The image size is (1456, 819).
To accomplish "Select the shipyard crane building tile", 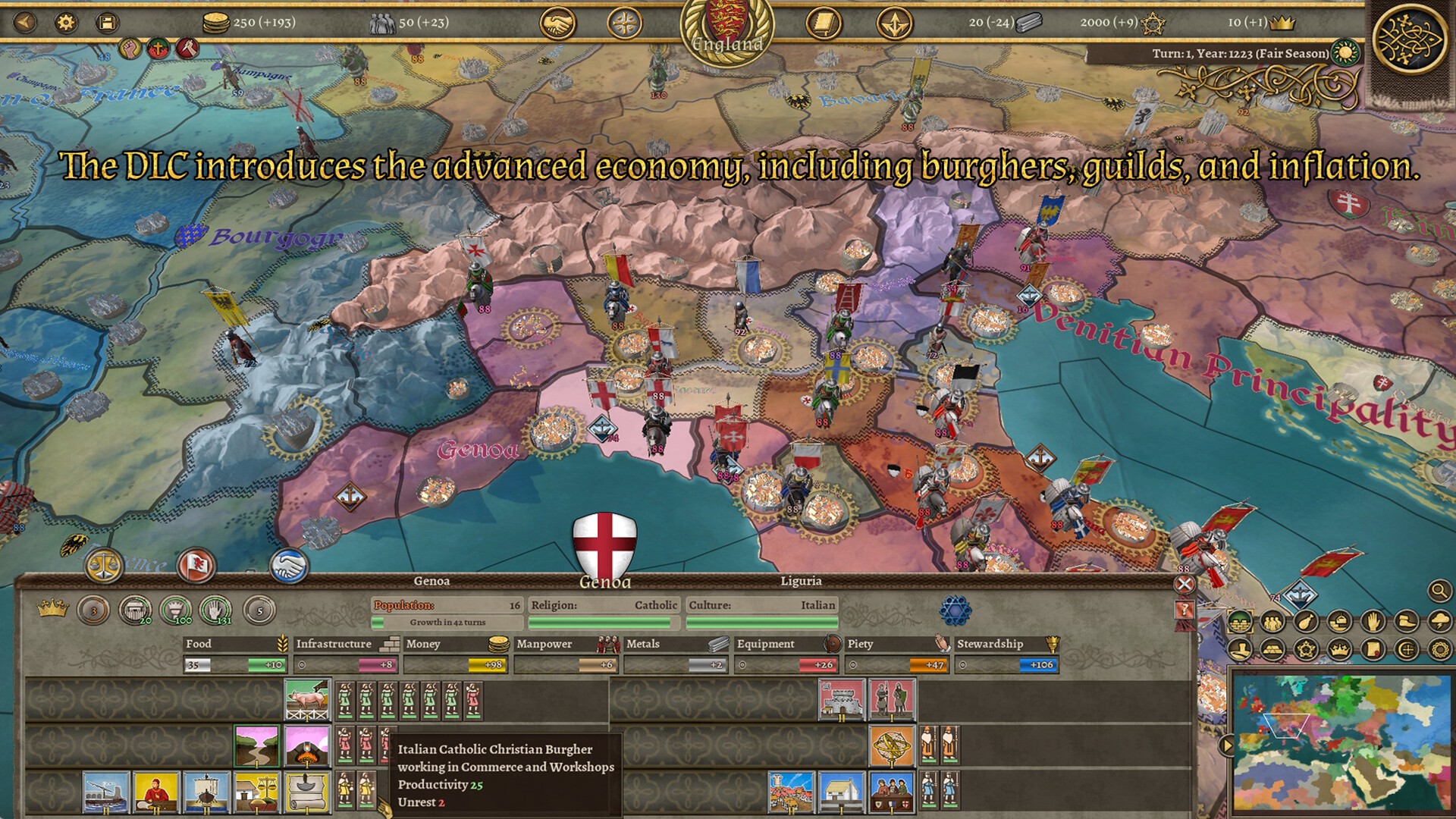I will [x=105, y=792].
